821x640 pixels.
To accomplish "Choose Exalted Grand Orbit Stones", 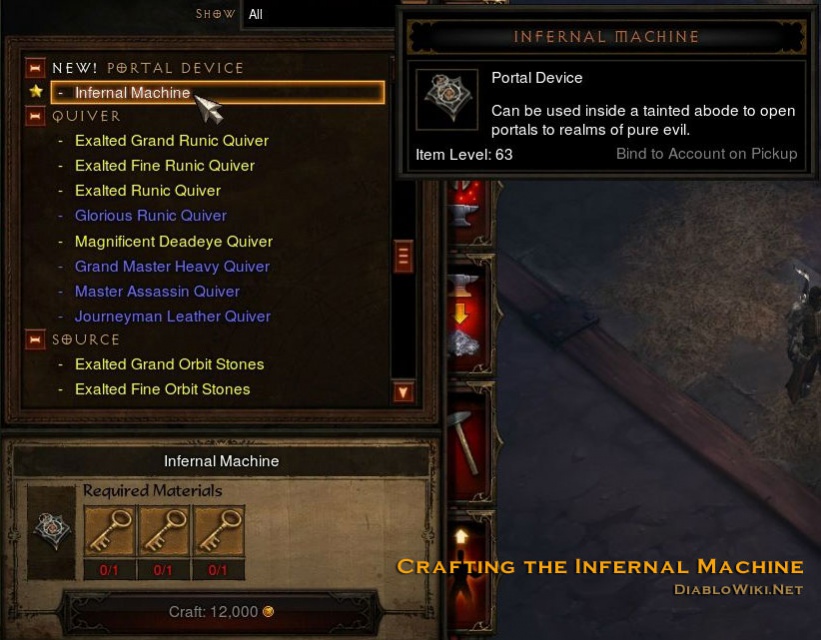I will pos(169,365).
